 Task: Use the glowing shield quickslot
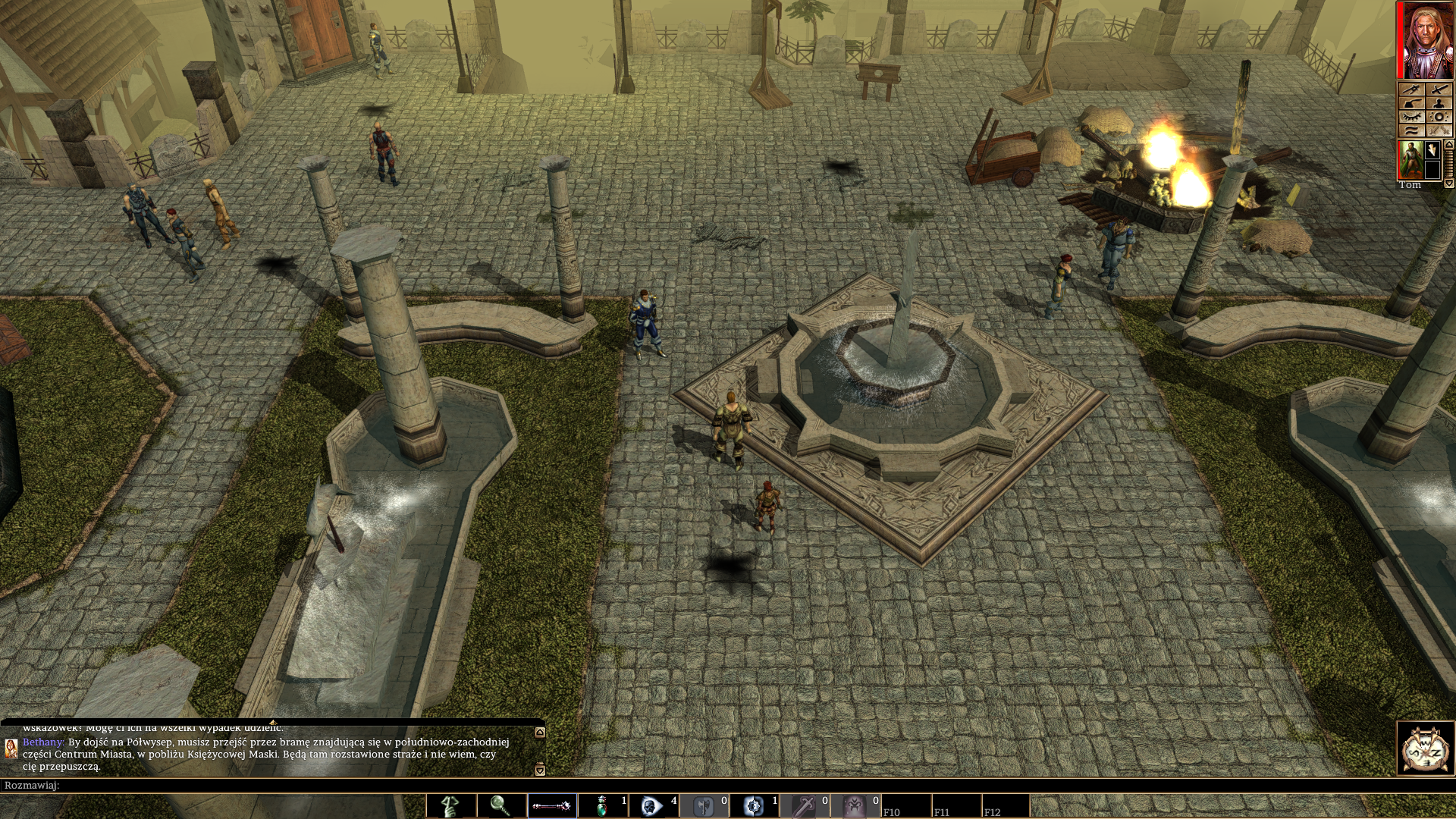754,805
